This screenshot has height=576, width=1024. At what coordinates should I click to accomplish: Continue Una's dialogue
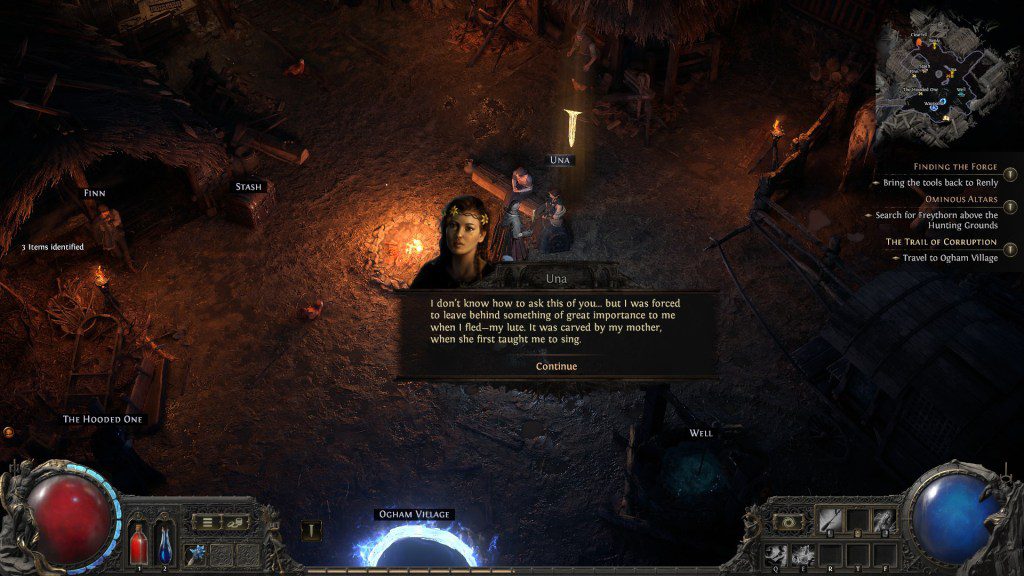pyautogui.click(x=556, y=366)
